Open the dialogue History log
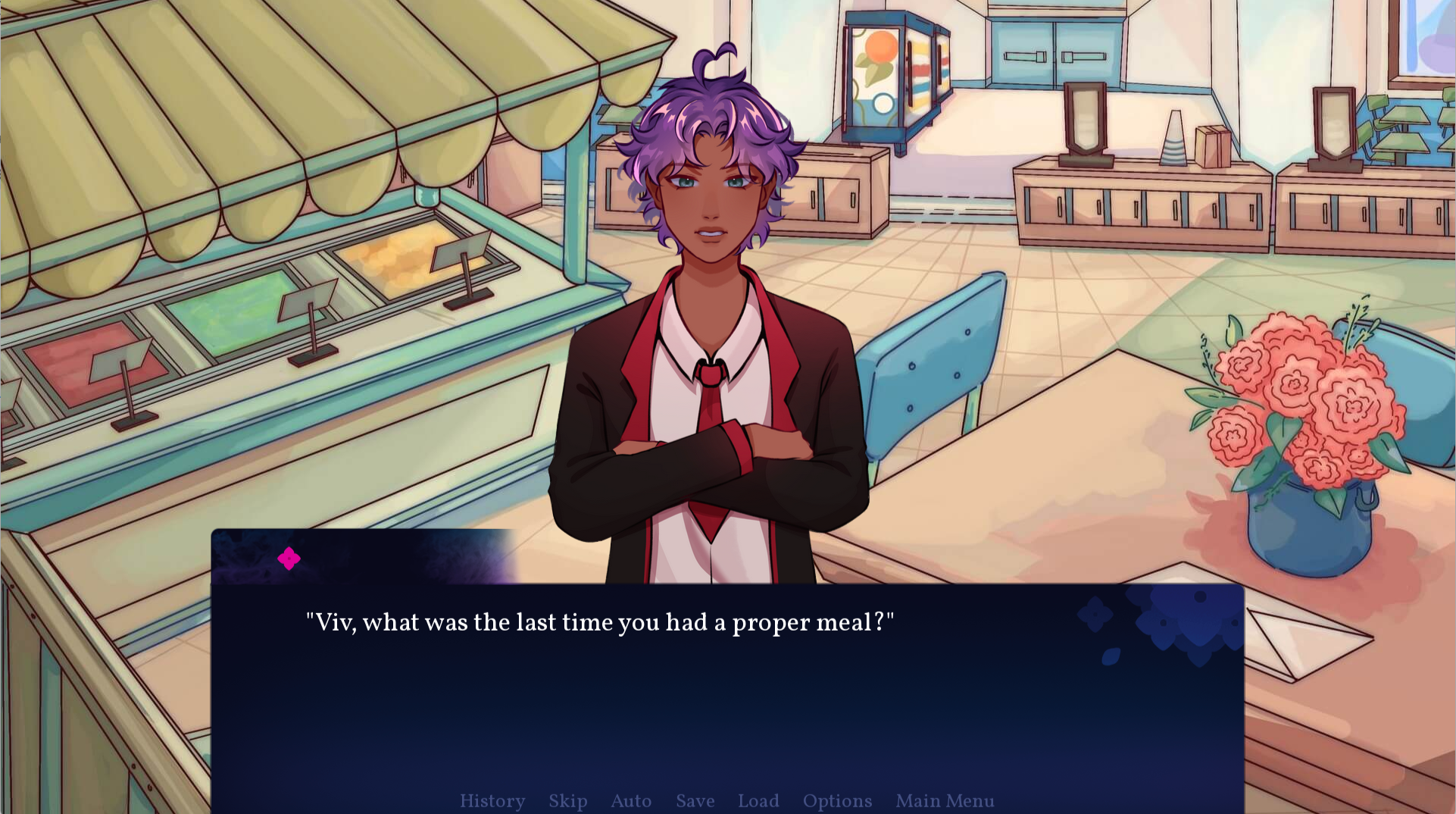This screenshot has height=814, width=1456. click(x=492, y=801)
